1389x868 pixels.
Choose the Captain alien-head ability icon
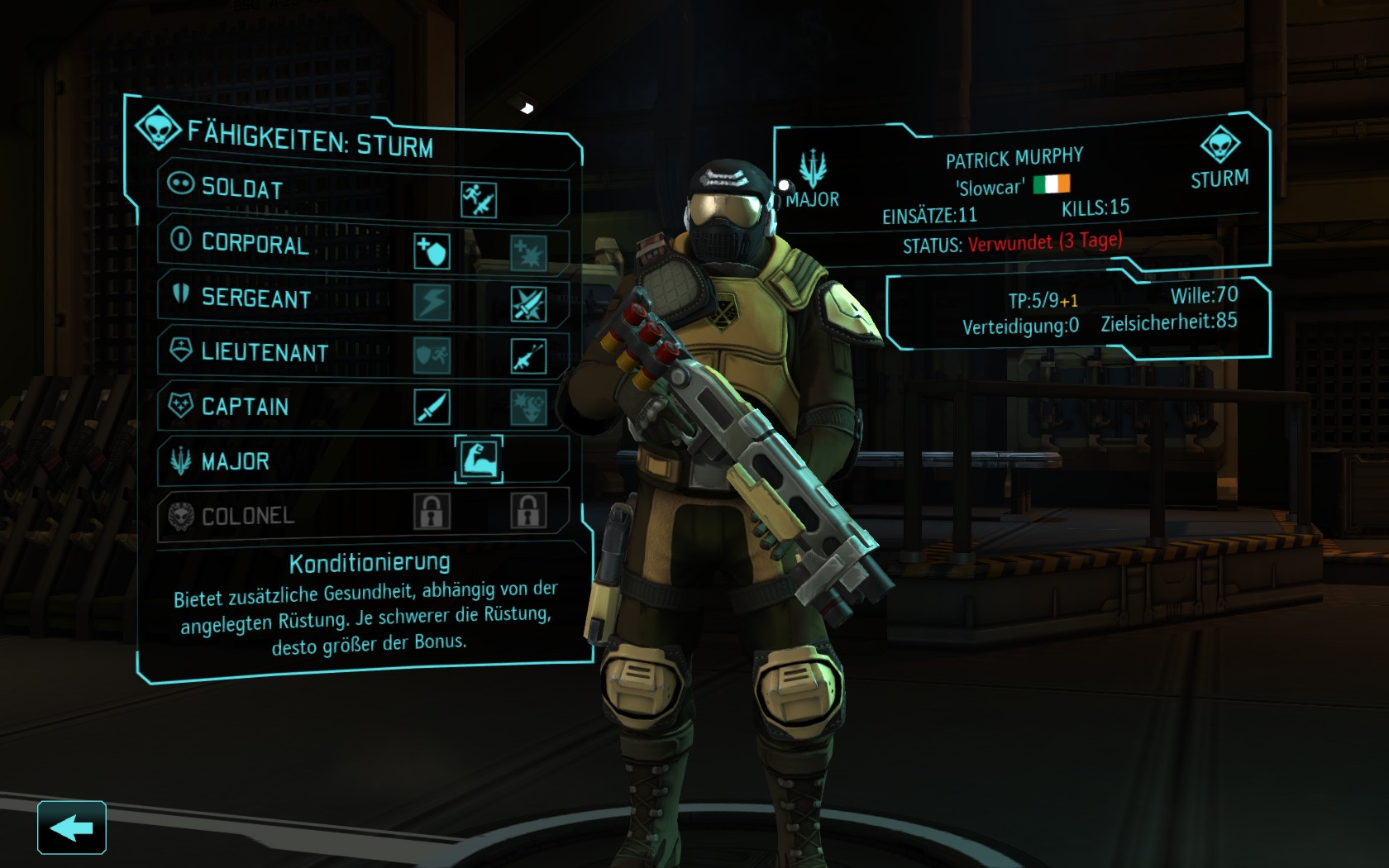tap(528, 408)
